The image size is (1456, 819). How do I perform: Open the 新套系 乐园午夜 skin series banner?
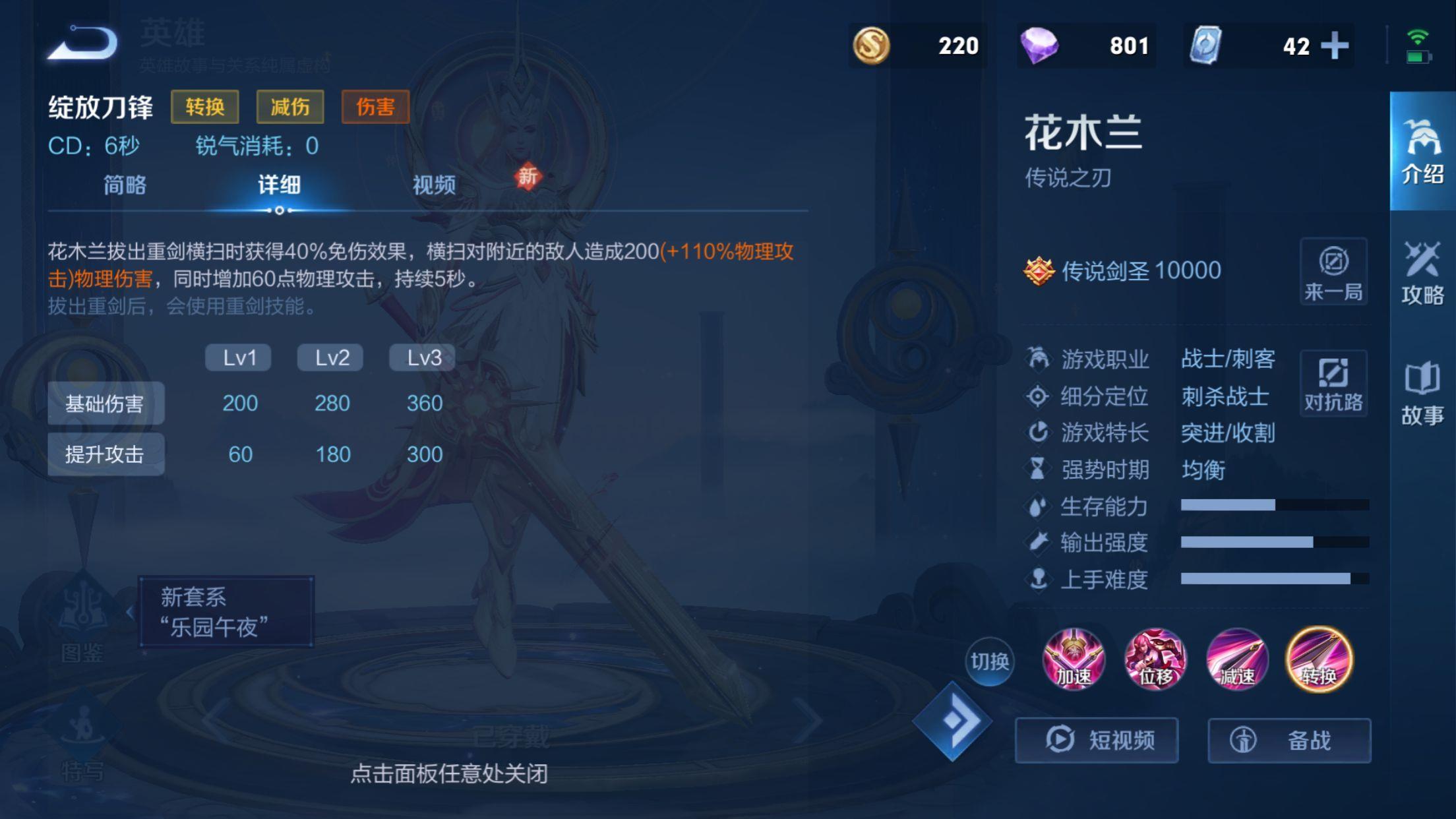[x=226, y=612]
